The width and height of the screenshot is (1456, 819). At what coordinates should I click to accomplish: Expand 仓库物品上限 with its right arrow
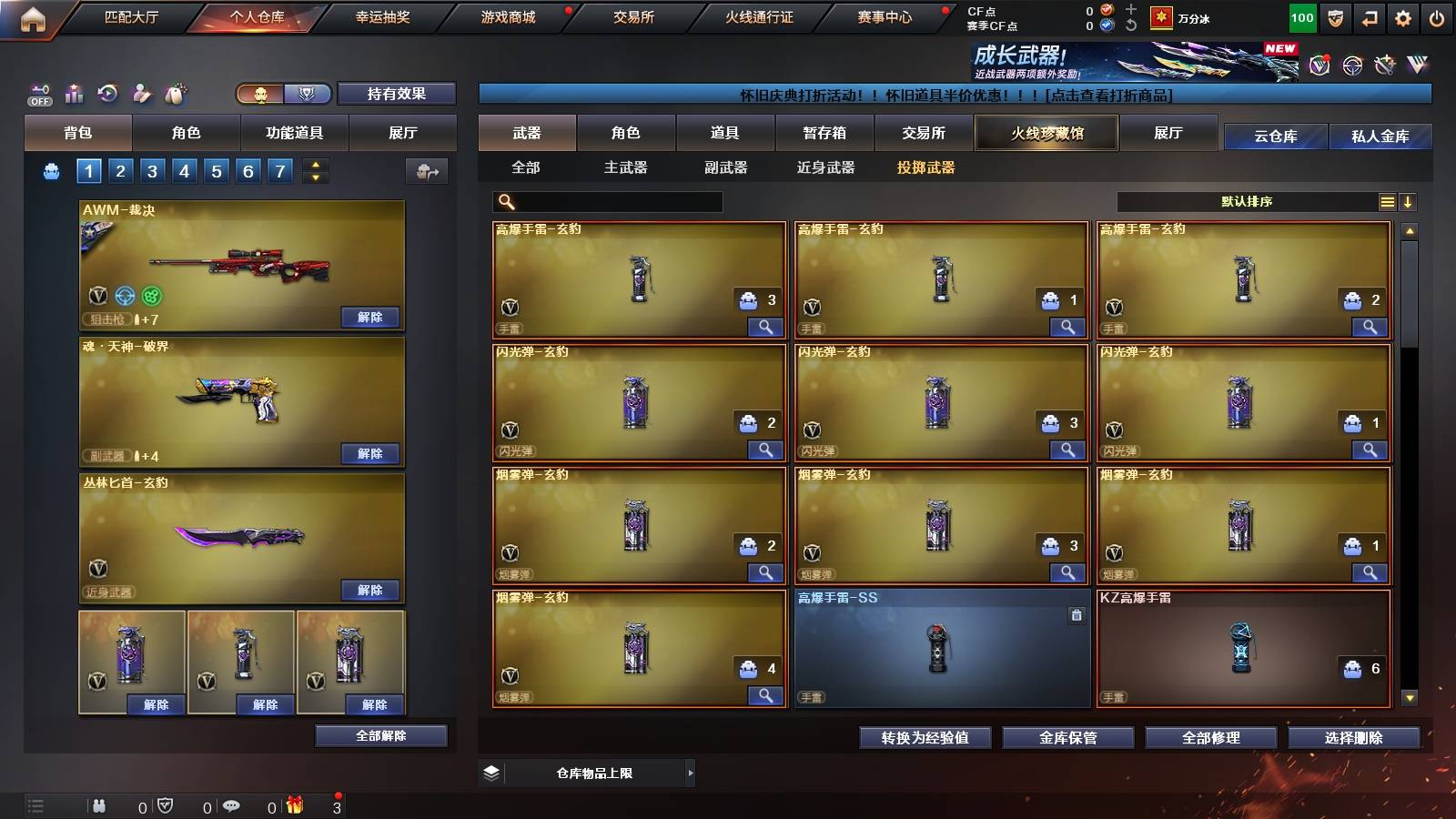pyautogui.click(x=692, y=773)
